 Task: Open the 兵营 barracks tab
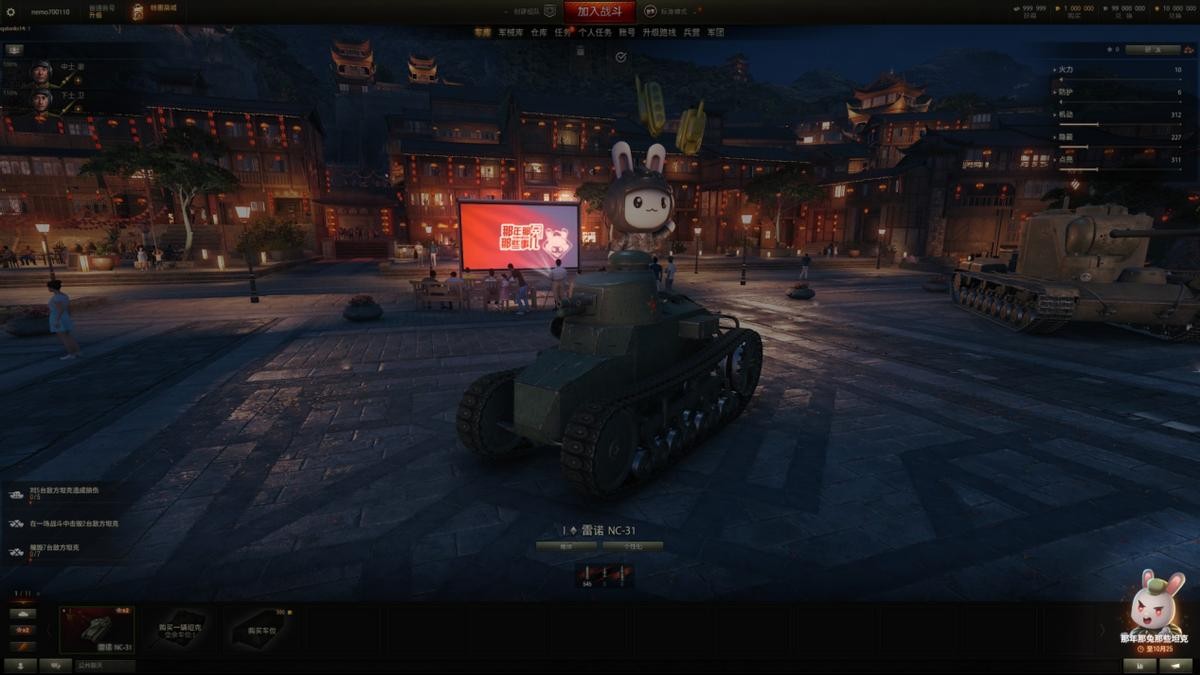click(x=691, y=32)
